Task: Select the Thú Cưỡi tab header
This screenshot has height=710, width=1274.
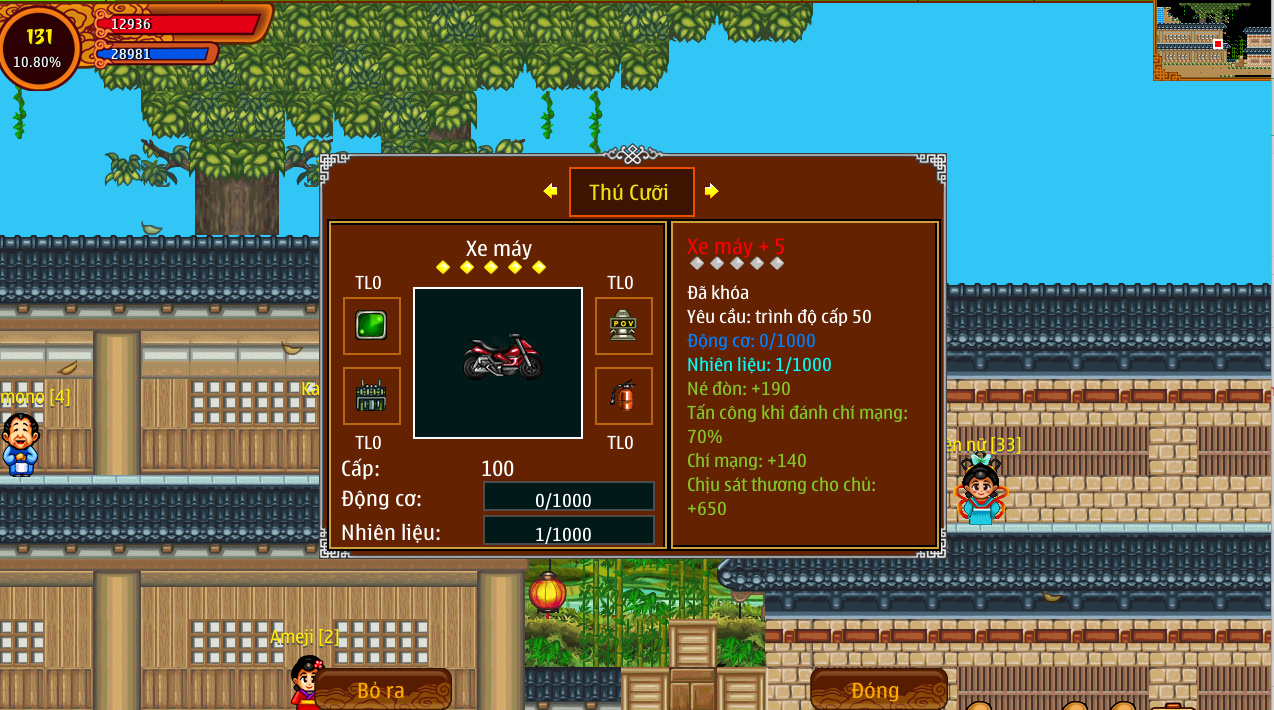Action: [x=631, y=192]
